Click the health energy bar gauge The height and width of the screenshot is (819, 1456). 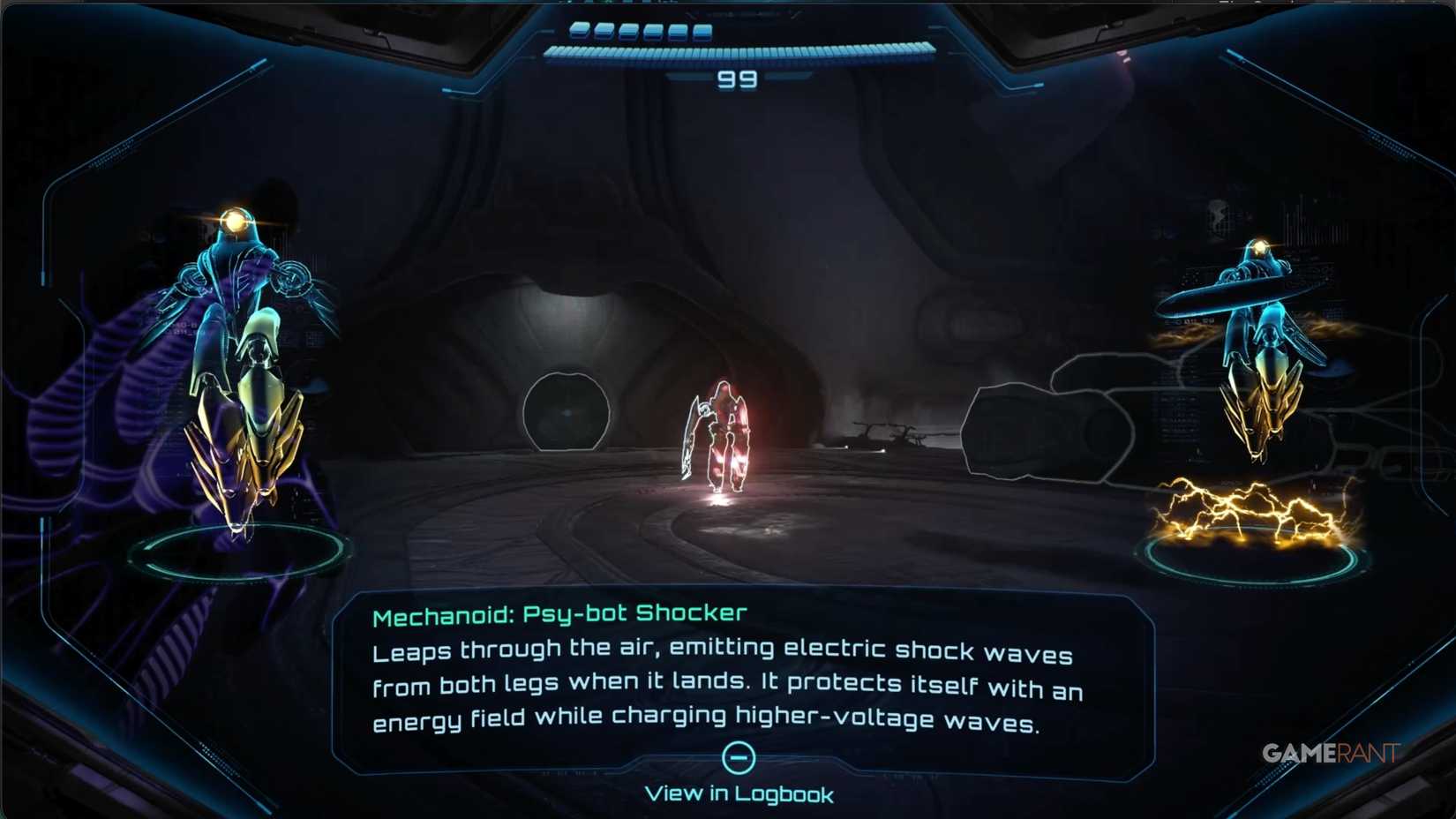741,50
